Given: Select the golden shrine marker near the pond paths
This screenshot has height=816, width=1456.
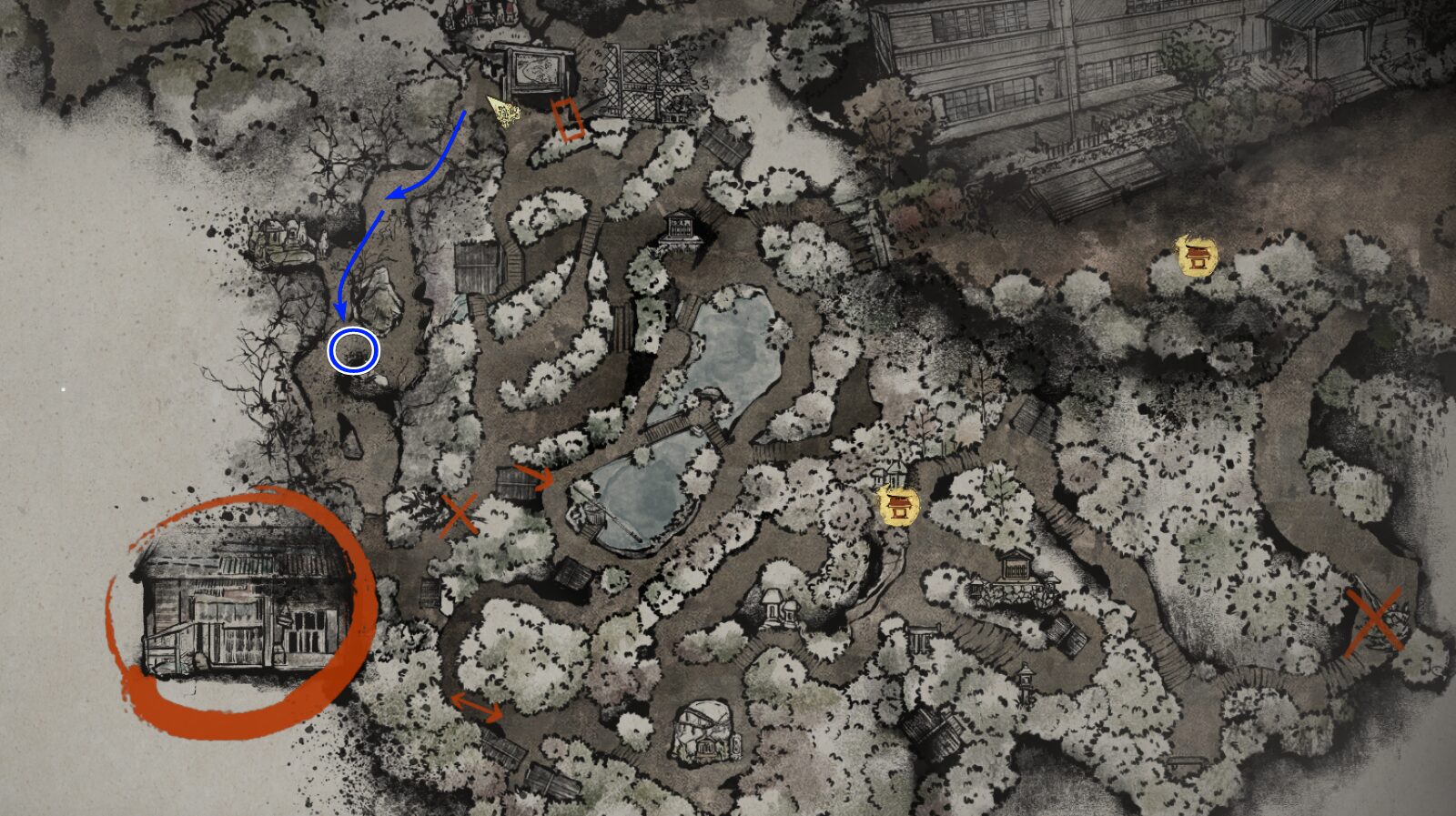Looking at the screenshot, I should [899, 507].
